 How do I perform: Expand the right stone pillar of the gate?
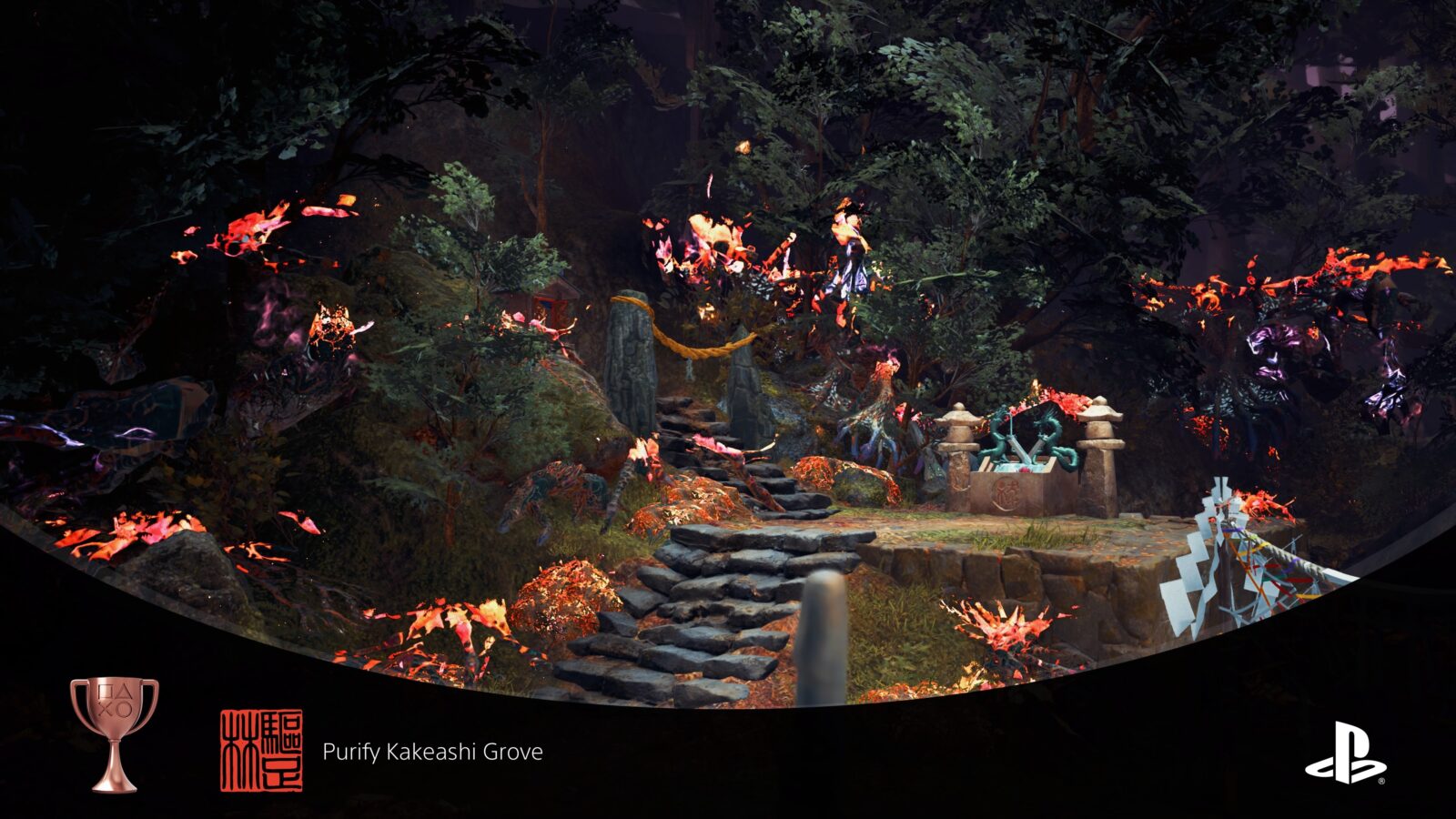[x=749, y=382]
